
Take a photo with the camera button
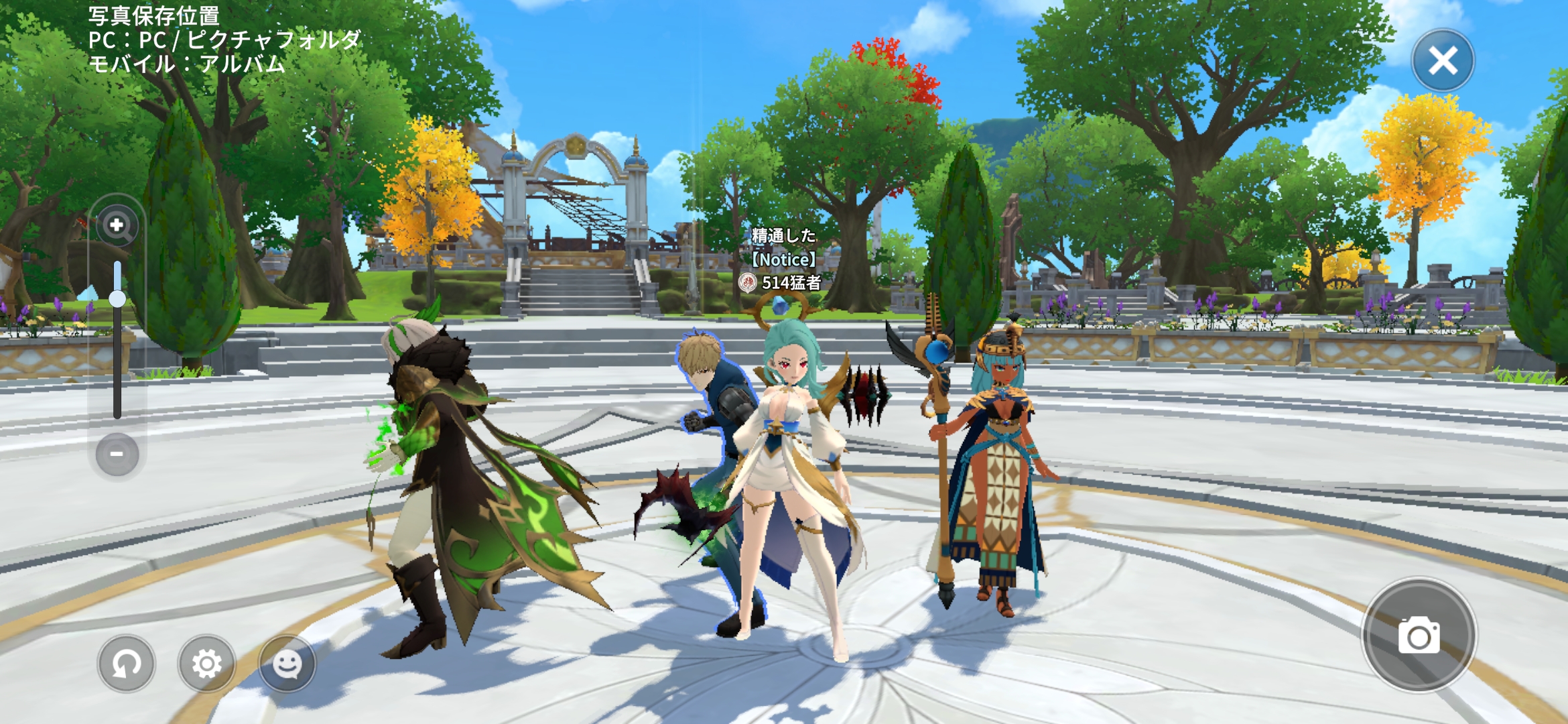1419,636
